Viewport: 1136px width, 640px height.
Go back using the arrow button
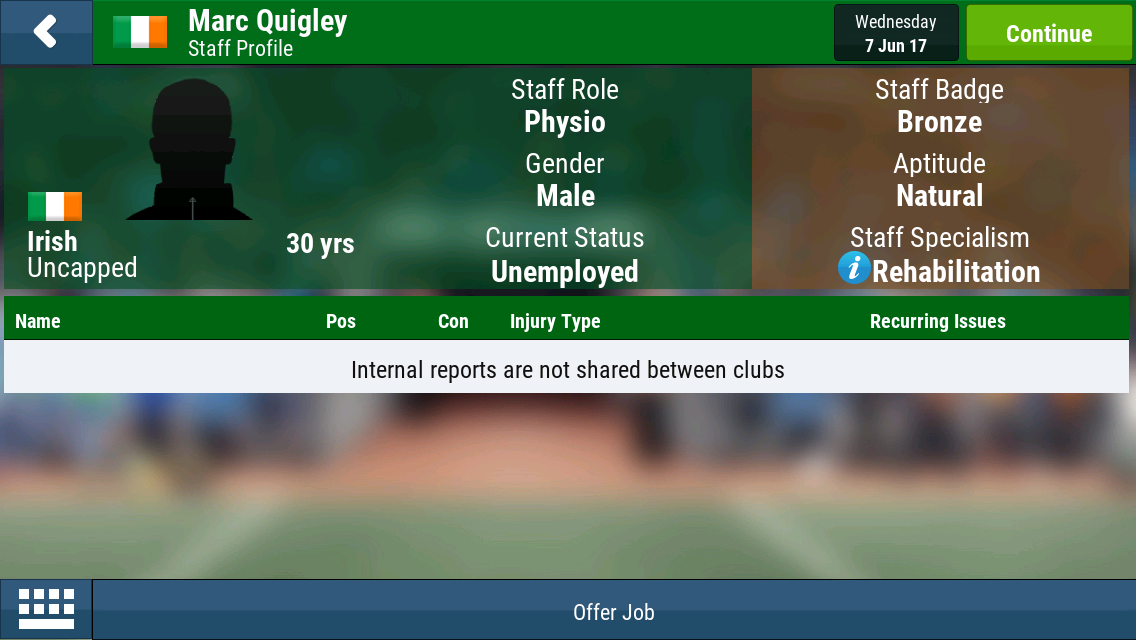(45, 32)
